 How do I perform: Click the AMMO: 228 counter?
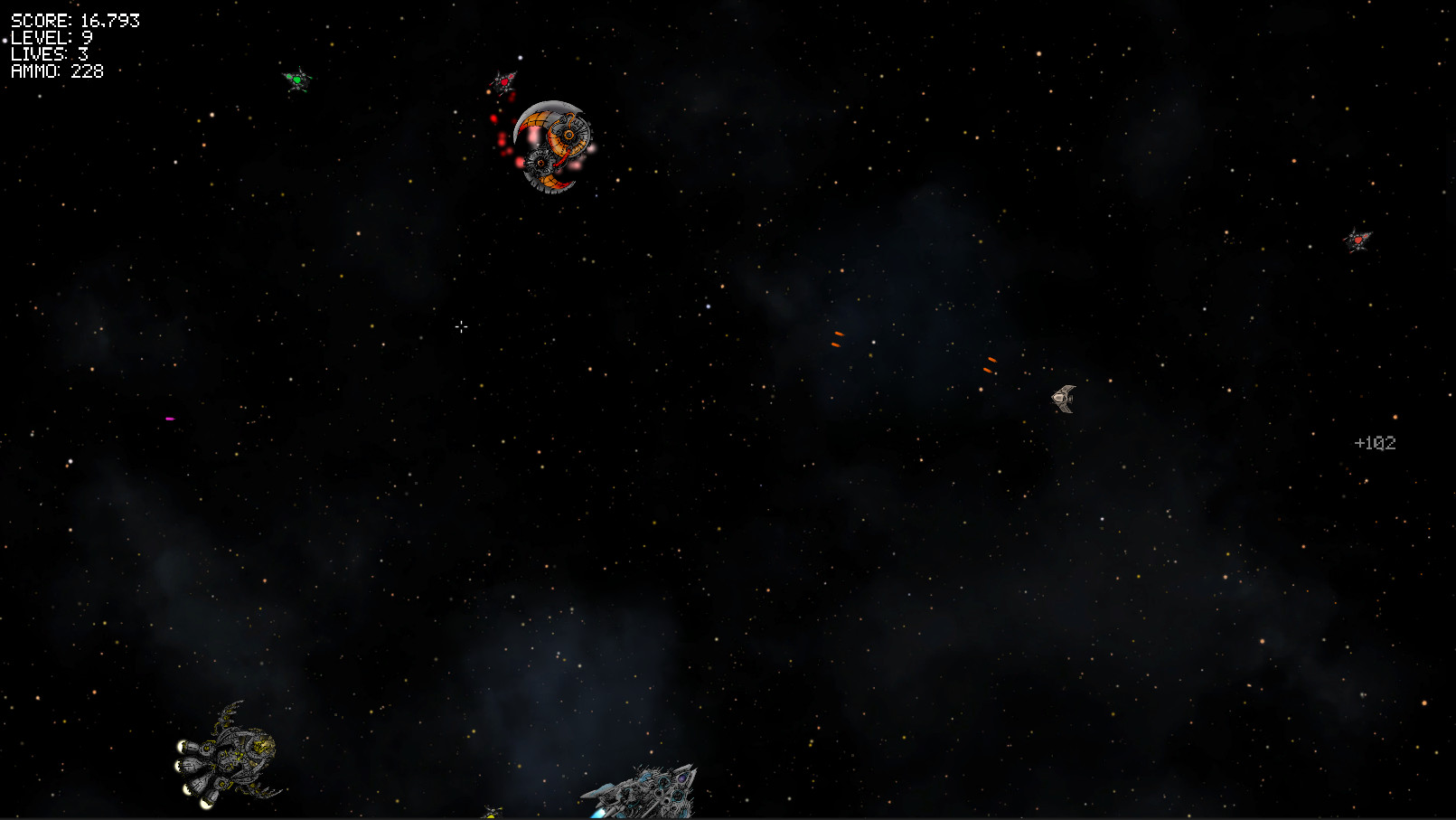click(x=55, y=70)
